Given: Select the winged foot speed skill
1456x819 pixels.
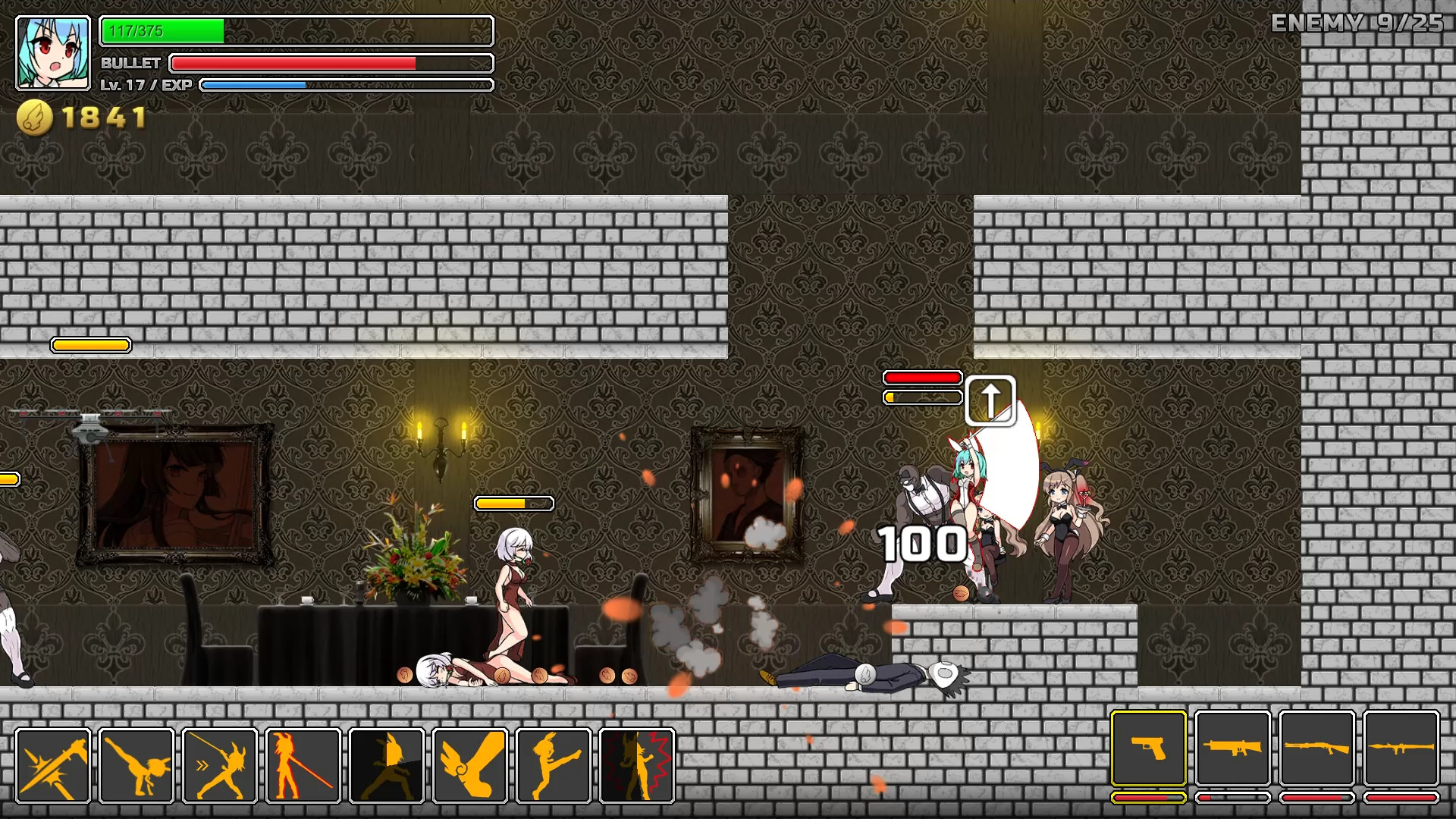Looking at the screenshot, I should [x=468, y=765].
